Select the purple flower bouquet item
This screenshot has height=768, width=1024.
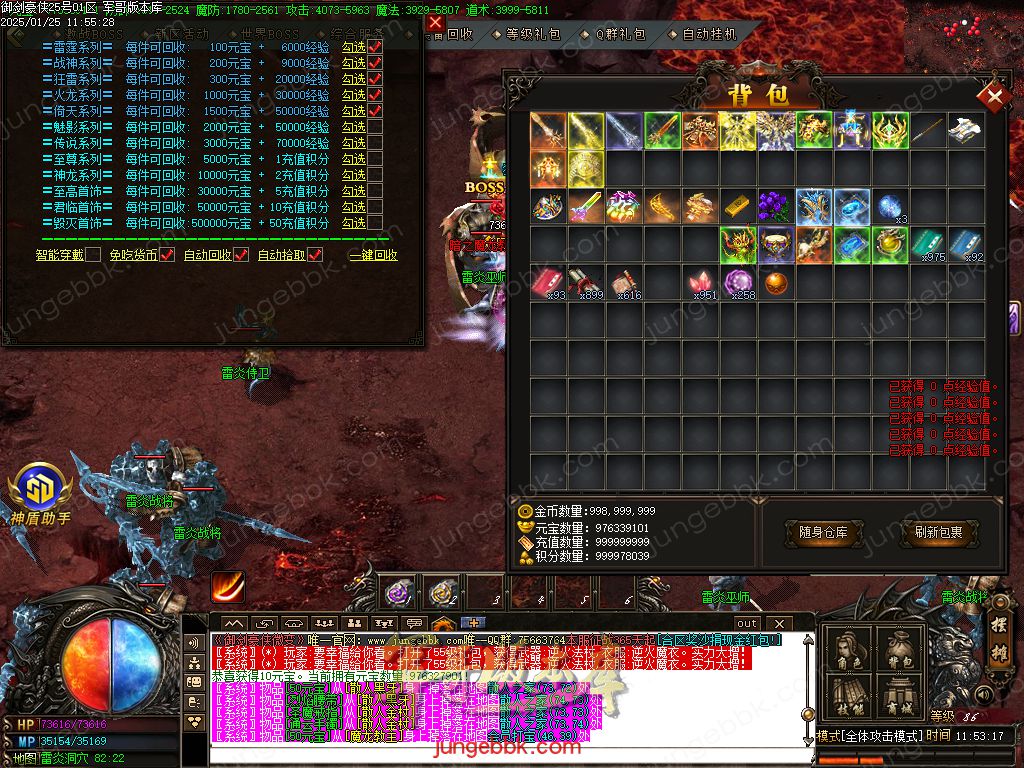776,207
